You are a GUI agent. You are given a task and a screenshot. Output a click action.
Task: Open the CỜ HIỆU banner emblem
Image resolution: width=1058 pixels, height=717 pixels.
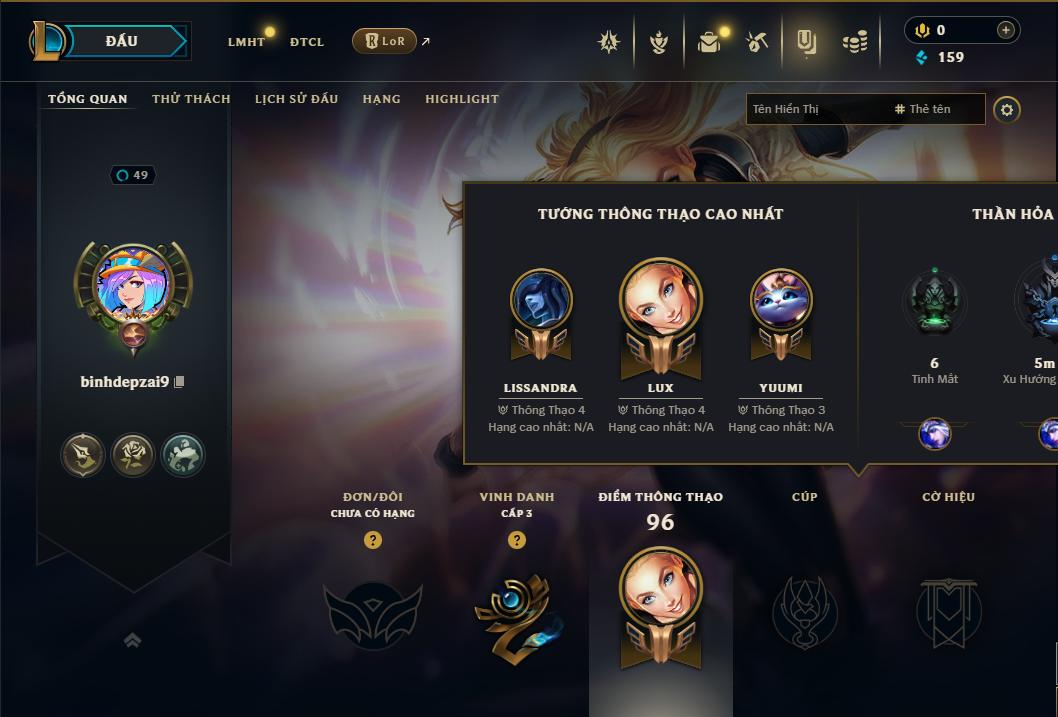pos(948,610)
